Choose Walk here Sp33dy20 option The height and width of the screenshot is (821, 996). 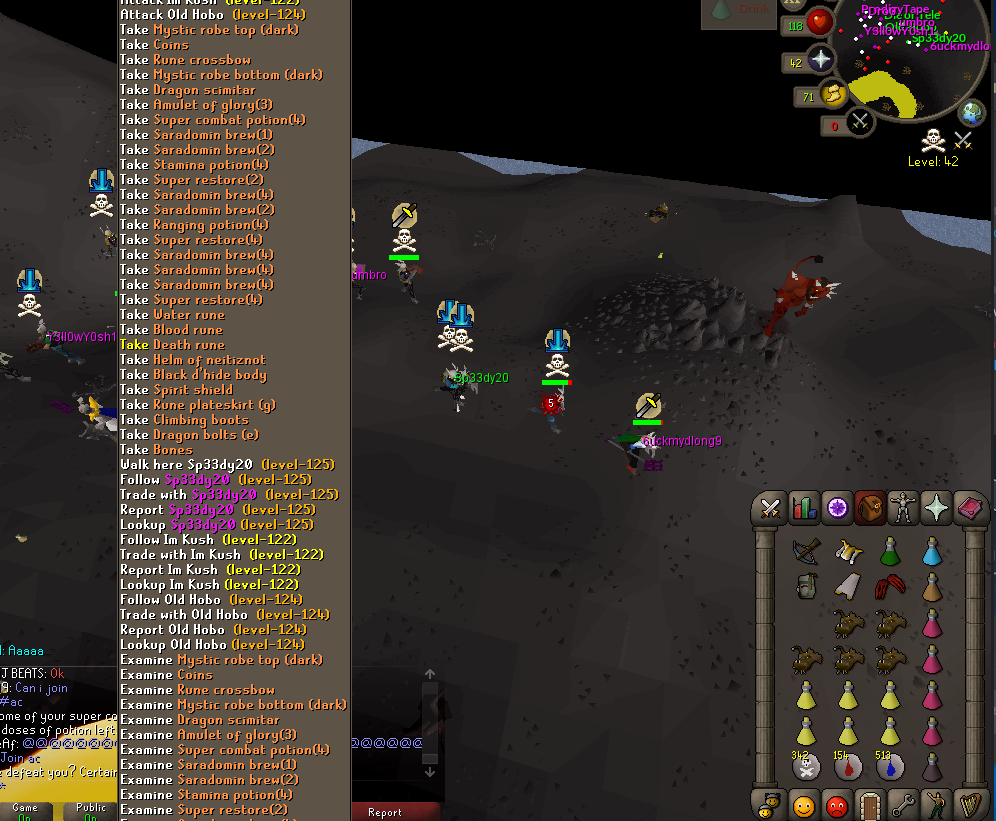227,465
